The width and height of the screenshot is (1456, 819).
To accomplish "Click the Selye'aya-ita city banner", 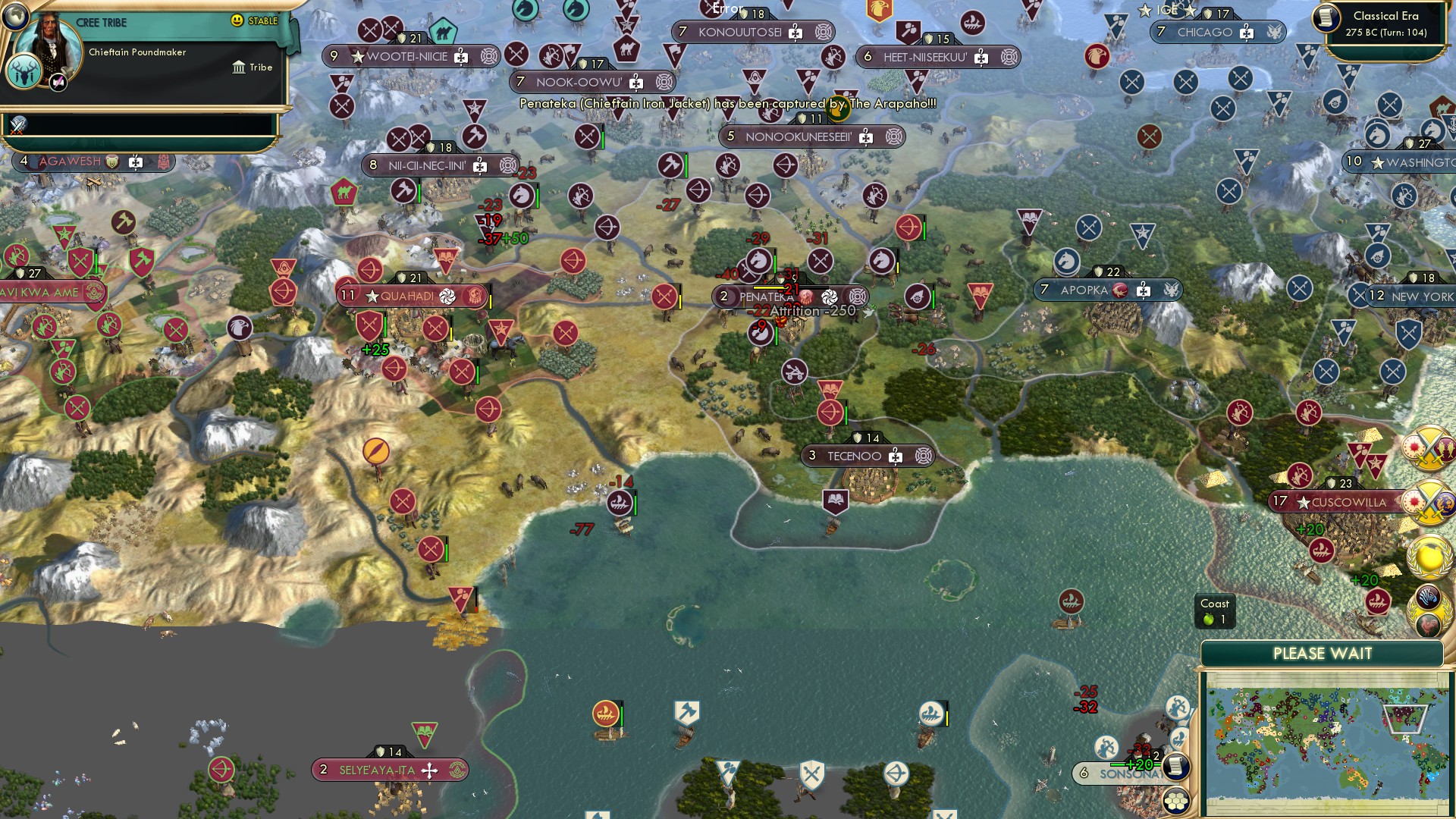I will (377, 770).
